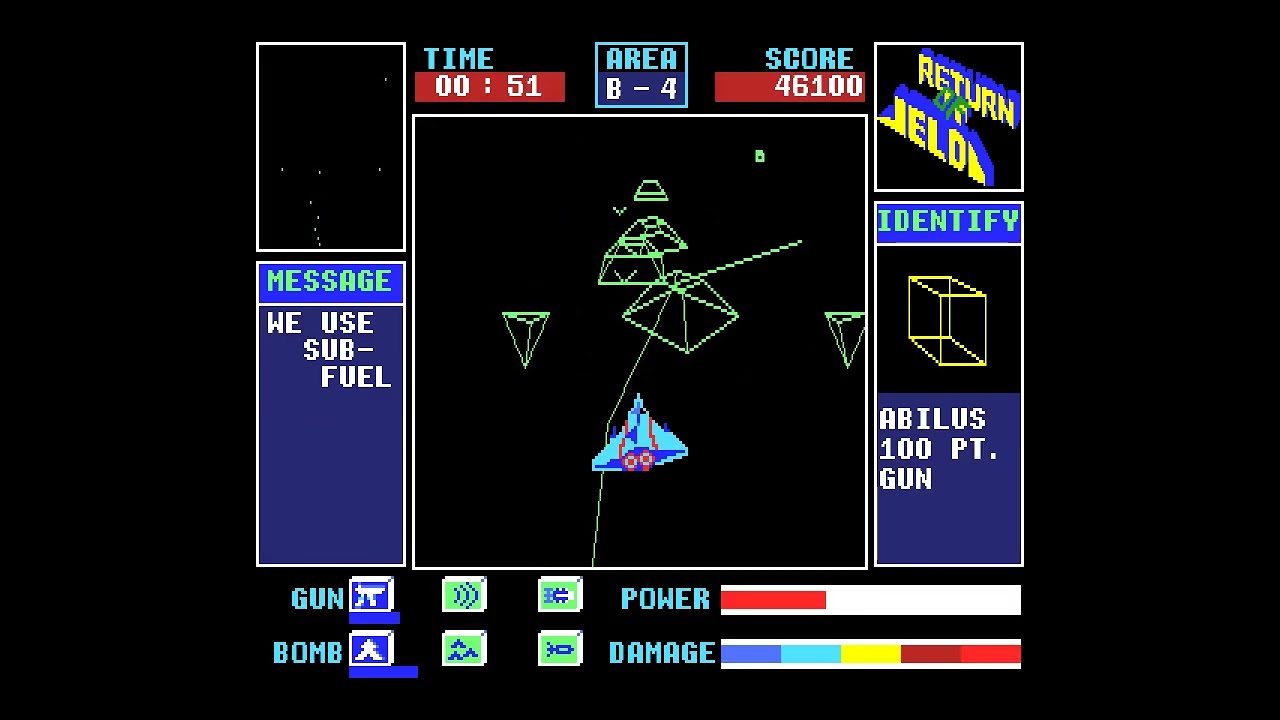Click the Return of Jelda logo panel
This screenshot has height=720, width=1280.
tap(948, 116)
